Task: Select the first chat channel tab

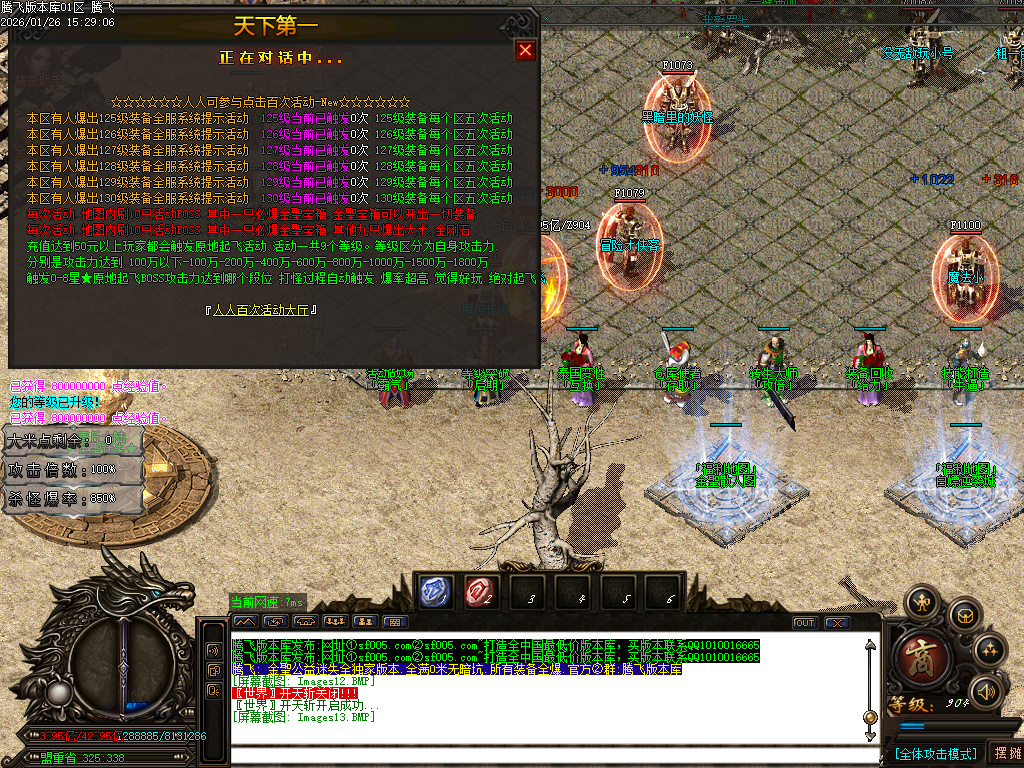Action: pos(245,622)
